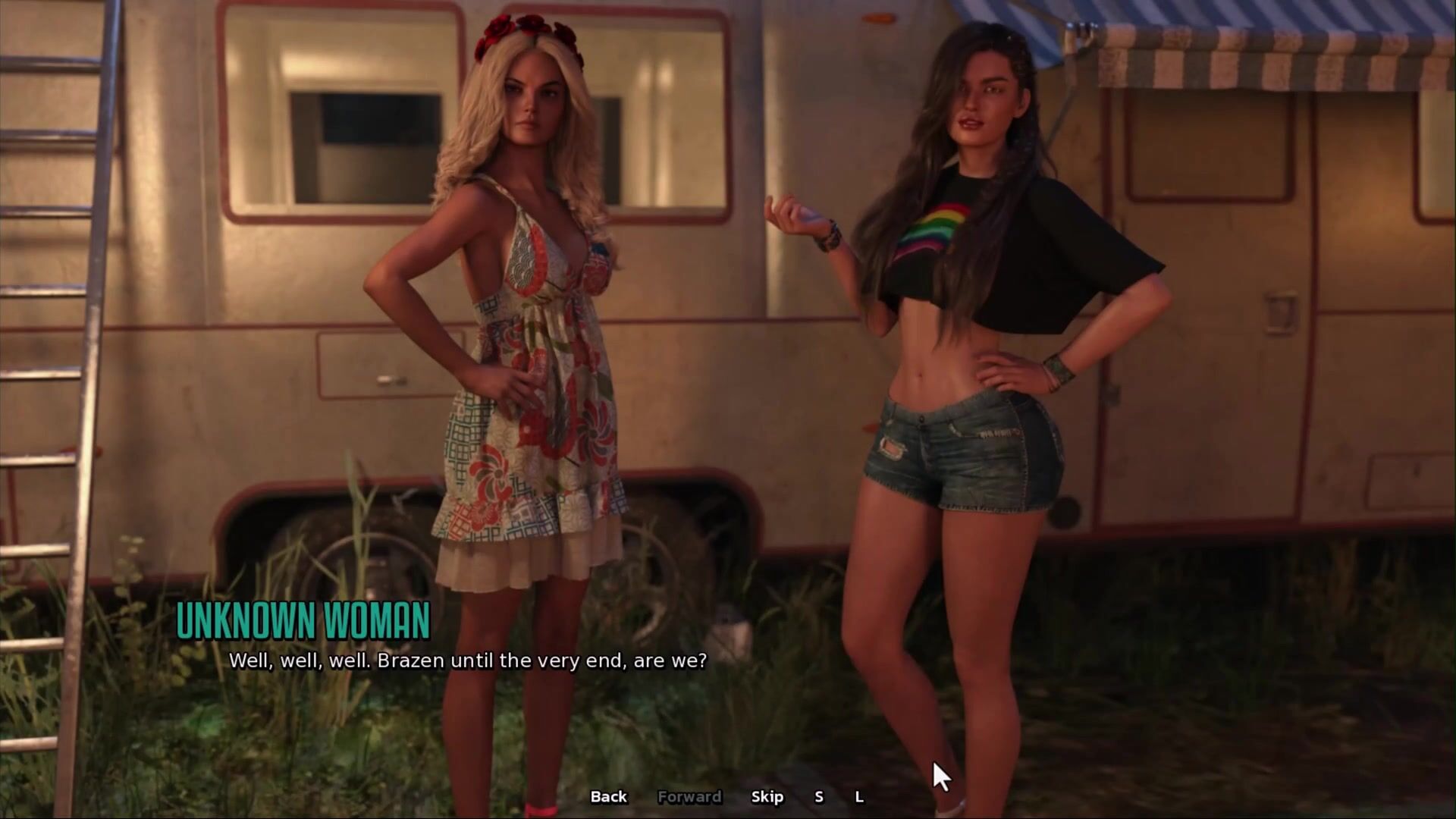Click the Forward button in the quick menu

(689, 796)
